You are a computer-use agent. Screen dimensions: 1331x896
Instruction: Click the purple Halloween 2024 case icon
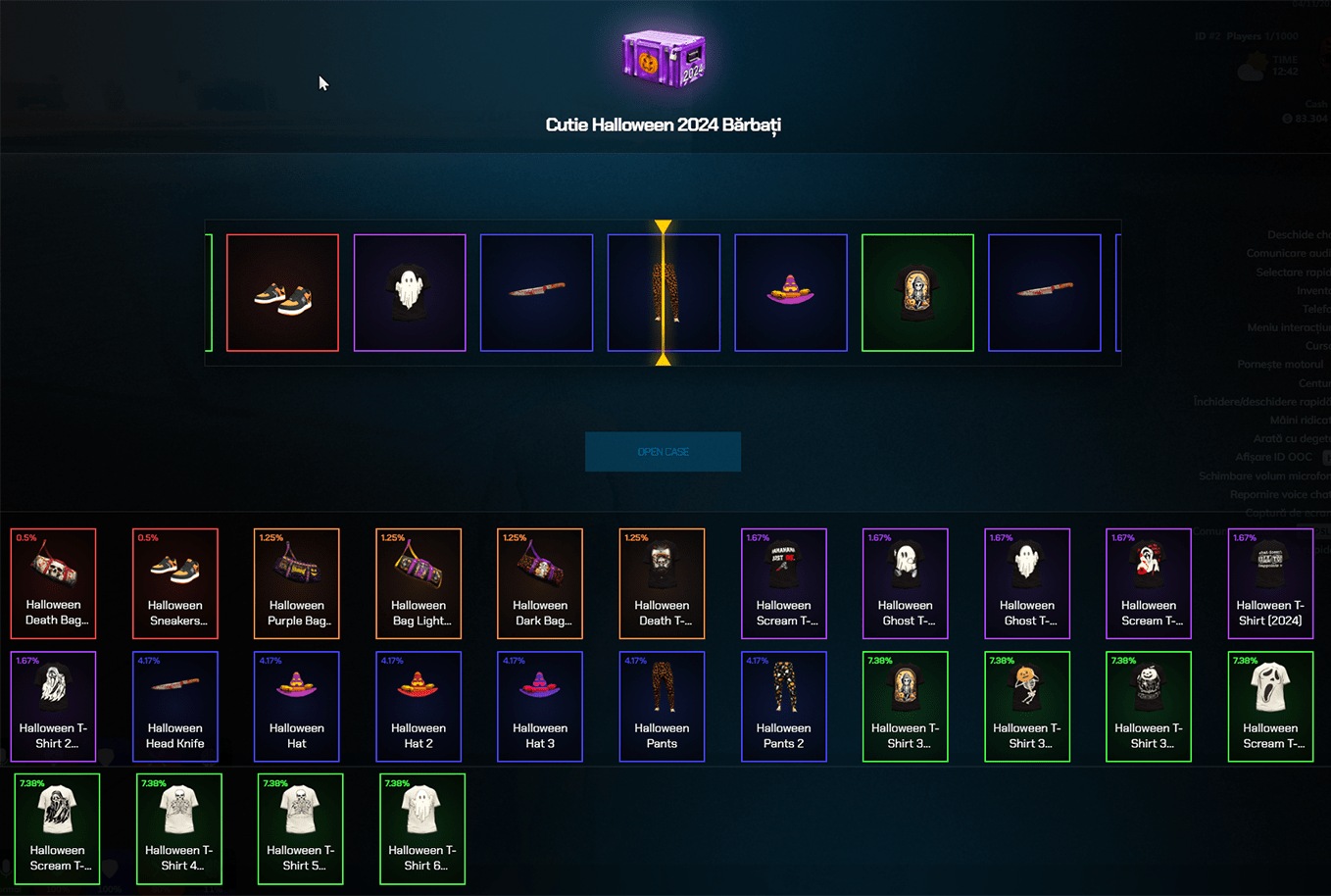coord(664,59)
